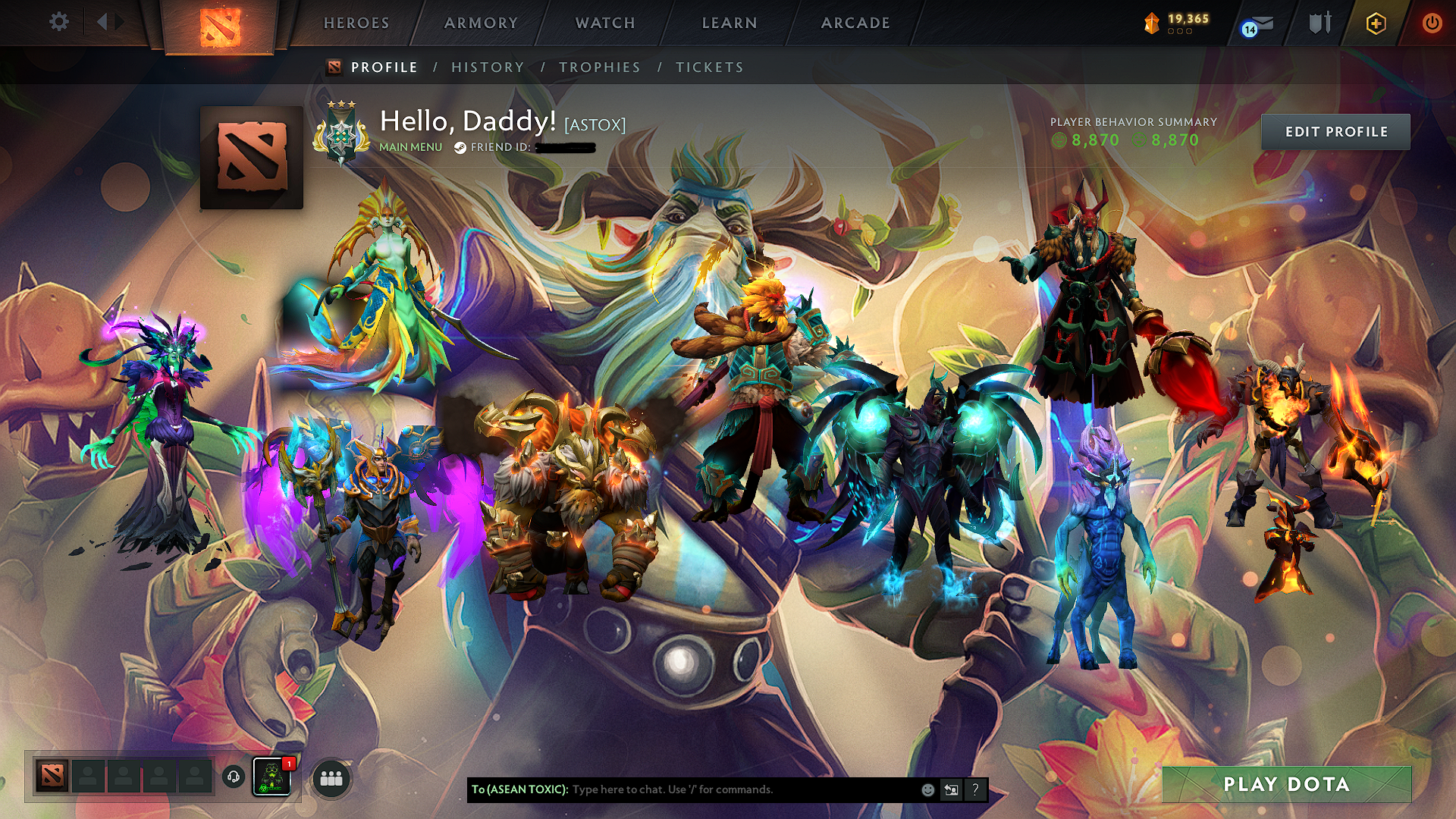Open the Steam icon next to FRIEND ID
Viewport: 1456px width, 819px height.
click(x=460, y=149)
